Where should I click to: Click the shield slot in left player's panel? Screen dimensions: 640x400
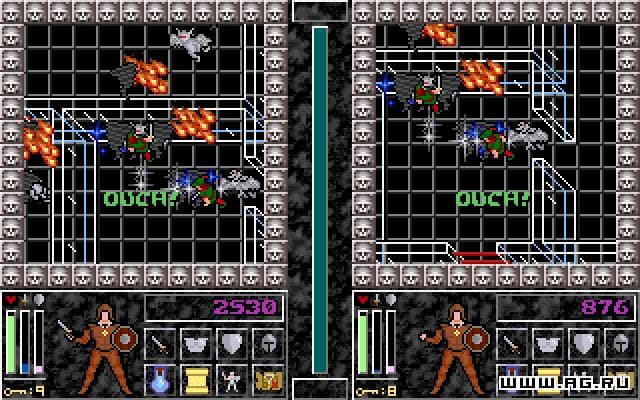(232, 345)
